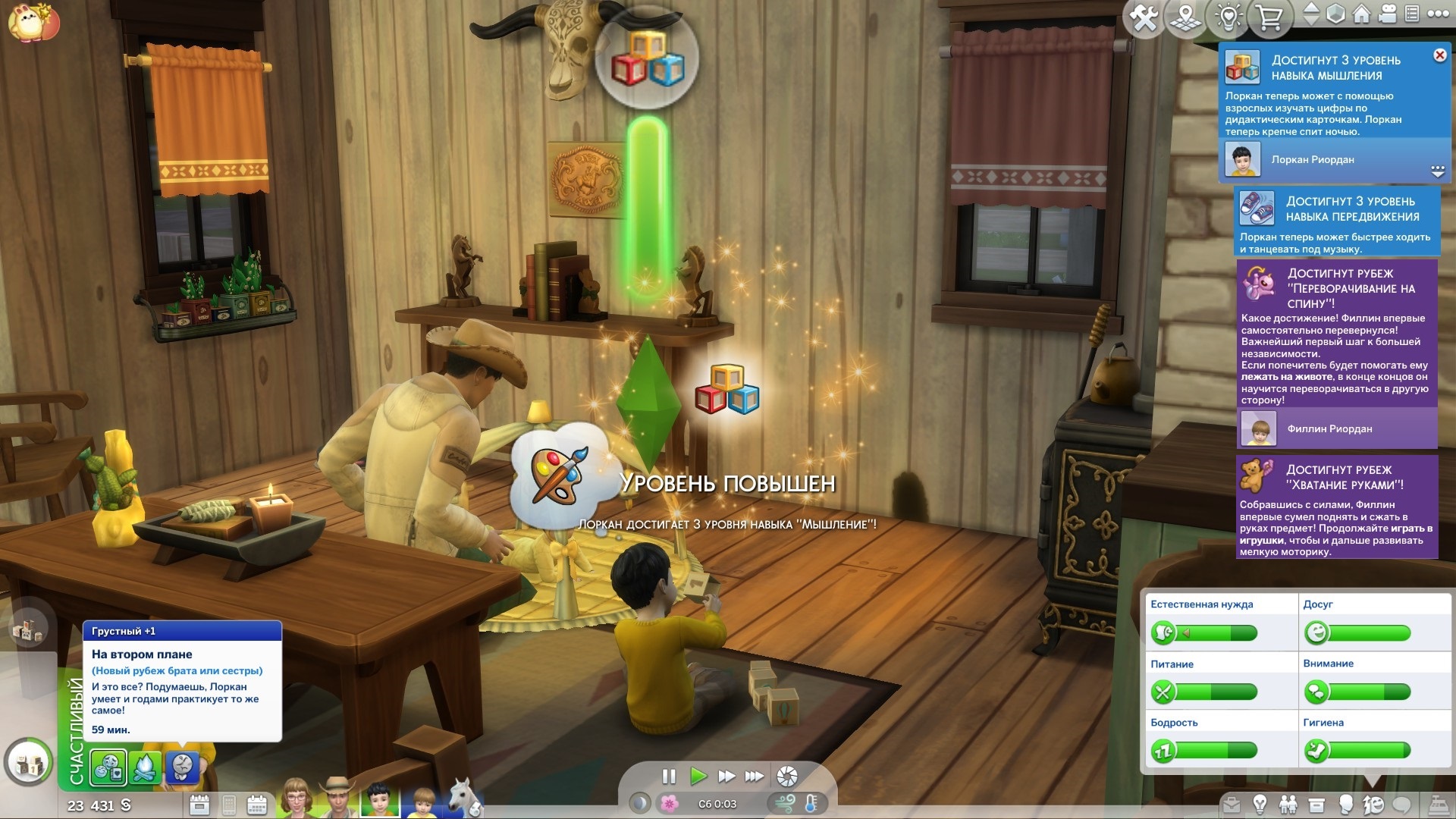This screenshot has width=1456, height=819.
Task: Set game speed to double fast-forward
Action: 726,776
